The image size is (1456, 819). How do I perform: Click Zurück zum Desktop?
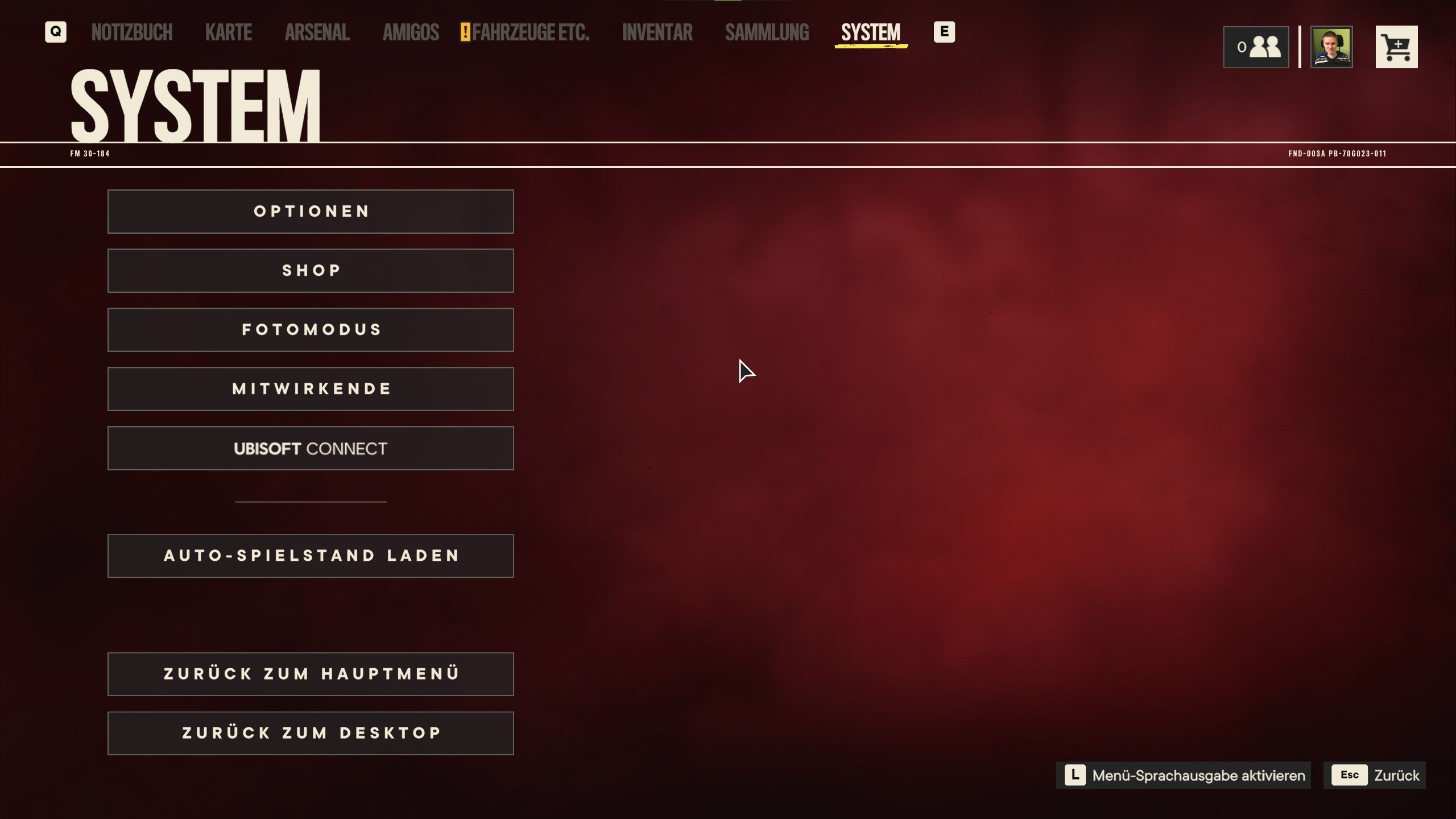(x=311, y=733)
